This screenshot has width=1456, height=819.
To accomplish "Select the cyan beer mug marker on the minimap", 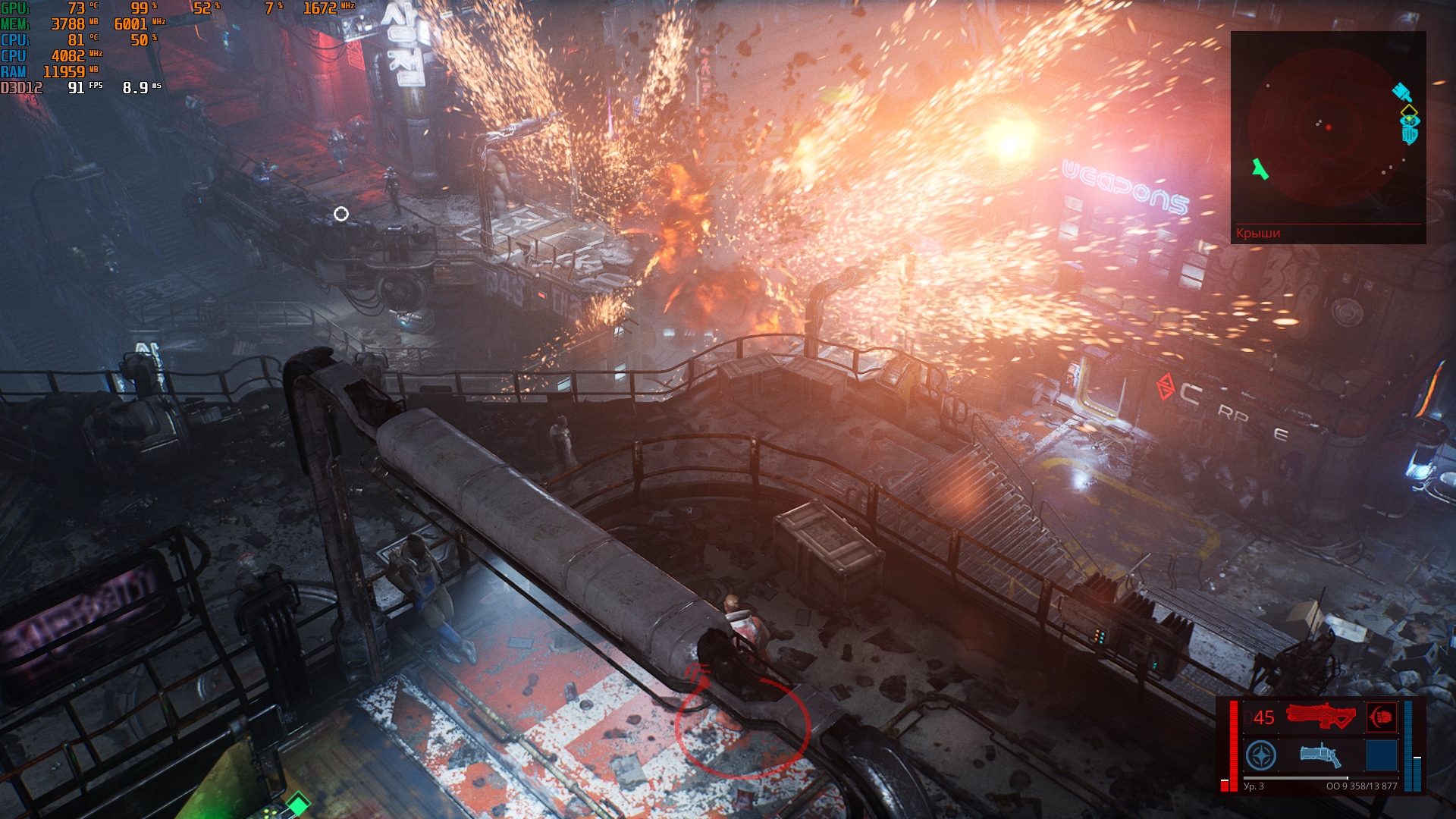I will (x=1409, y=135).
